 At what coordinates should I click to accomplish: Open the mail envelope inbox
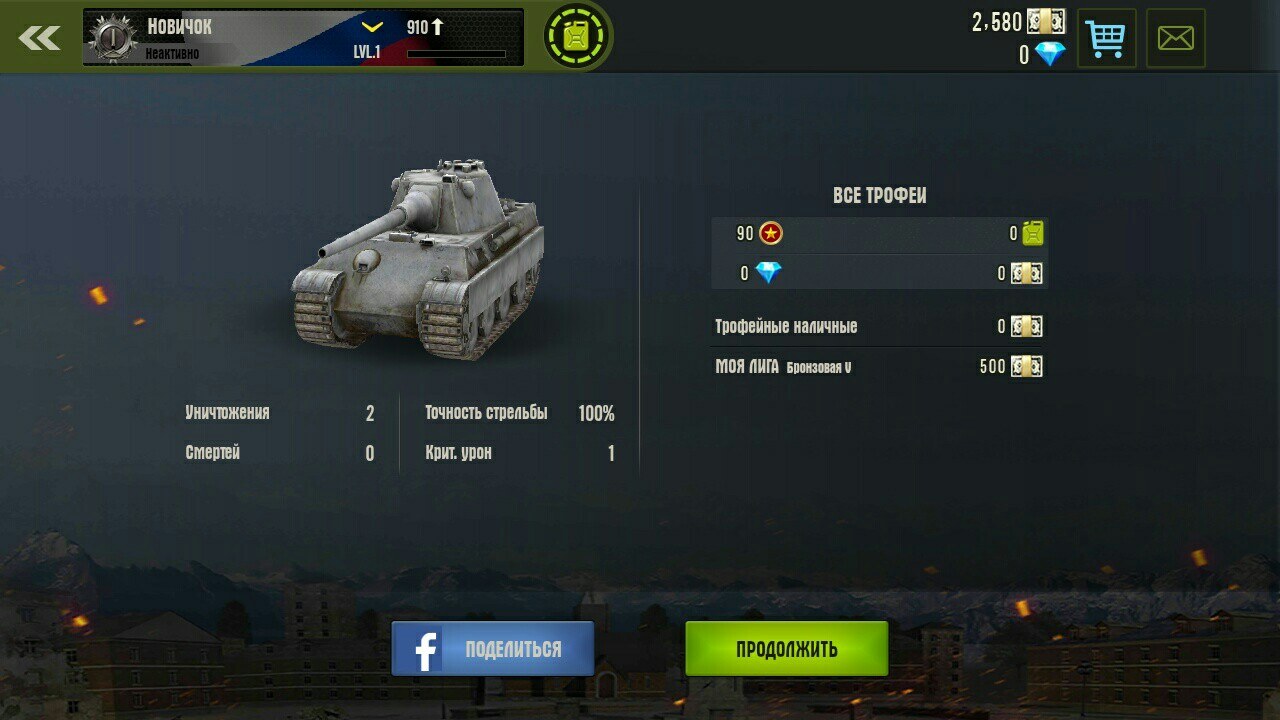coord(1175,39)
